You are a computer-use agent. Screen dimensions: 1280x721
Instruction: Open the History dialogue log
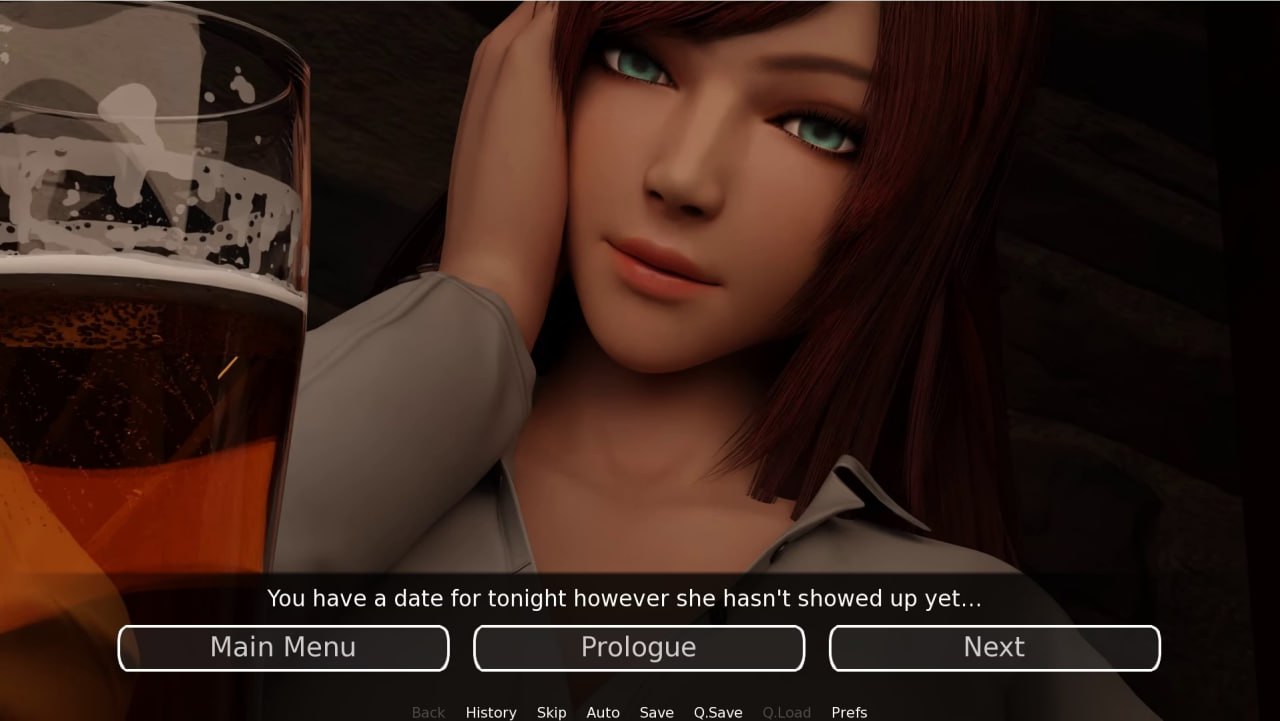[491, 712]
